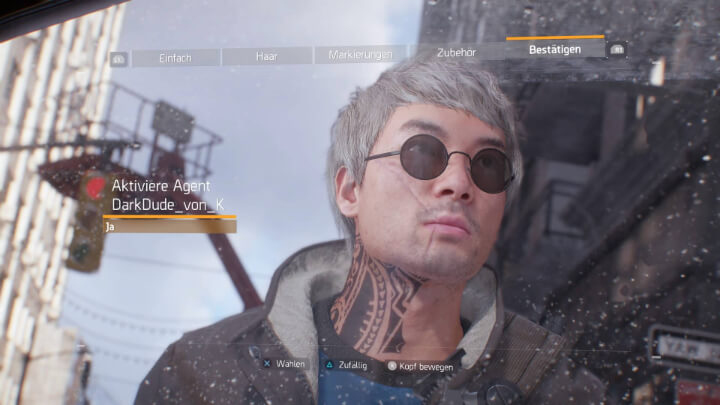Confirm agent activation with Ja
720x405 pixels.
click(x=169, y=227)
